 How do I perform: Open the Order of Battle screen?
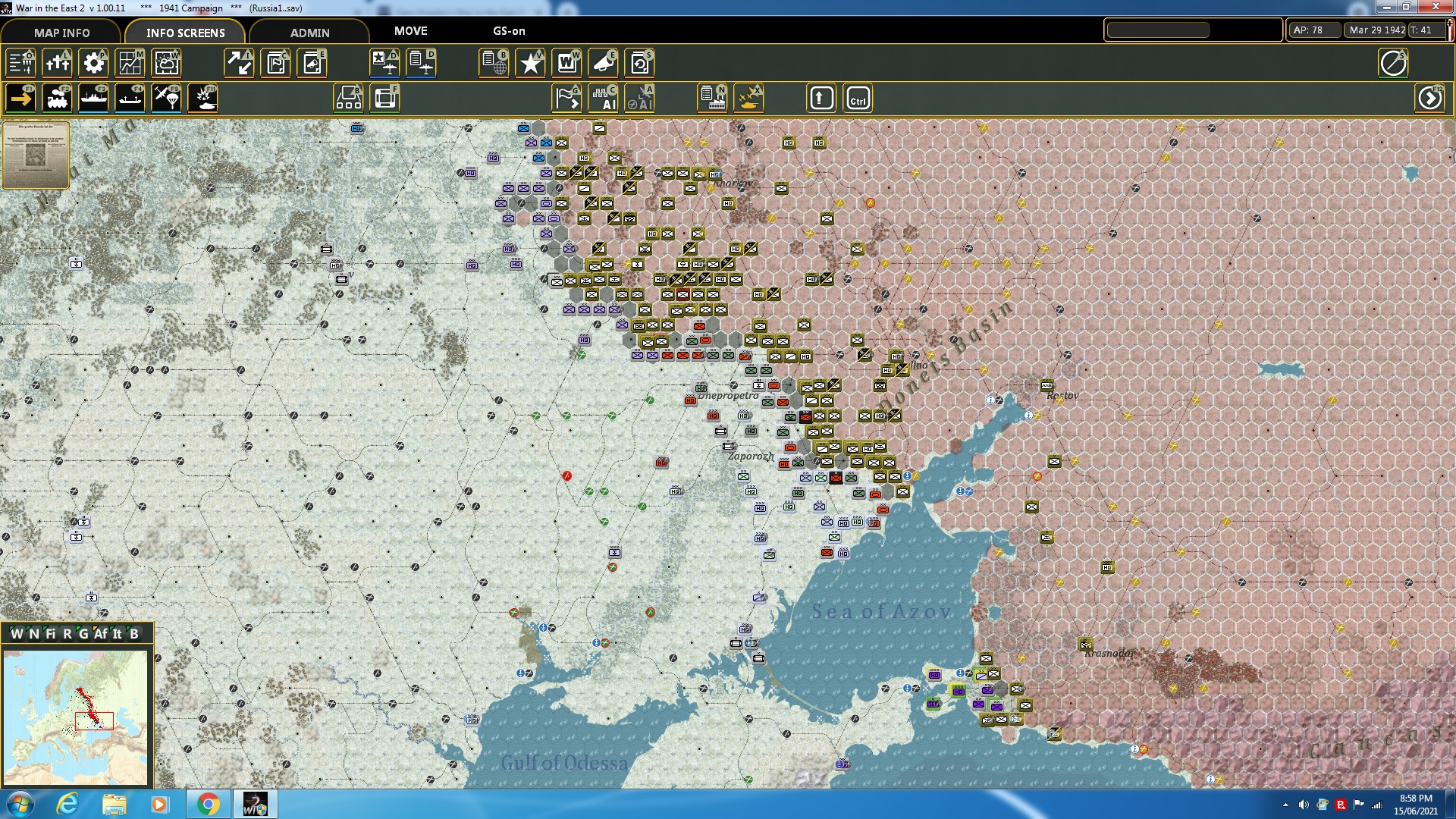point(19,63)
